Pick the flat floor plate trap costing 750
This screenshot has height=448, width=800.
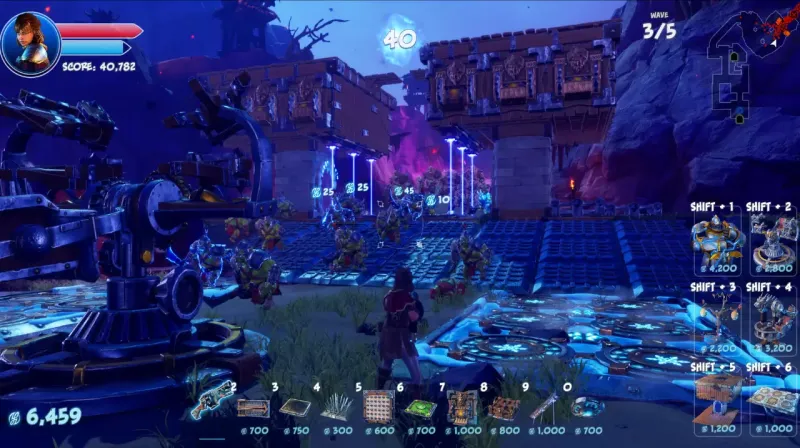click(295, 407)
